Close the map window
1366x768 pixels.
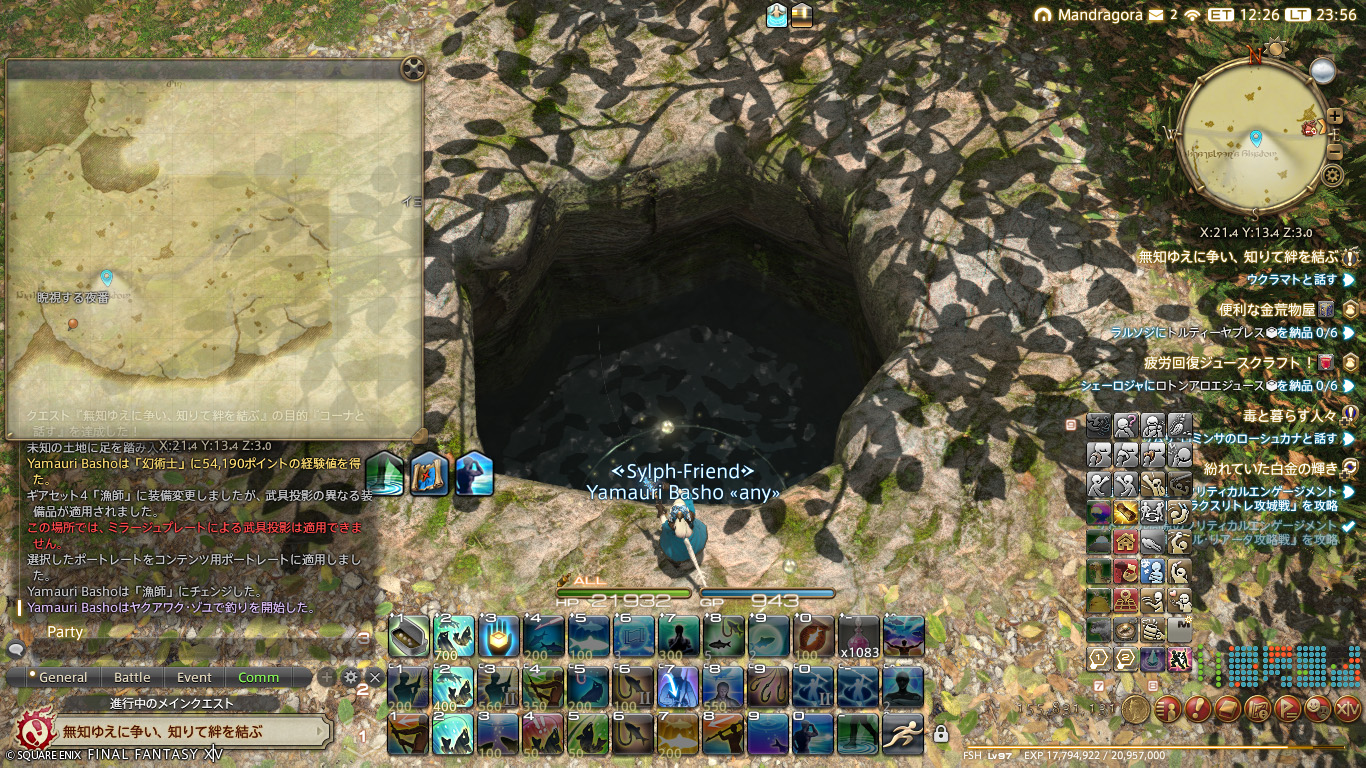[413, 69]
